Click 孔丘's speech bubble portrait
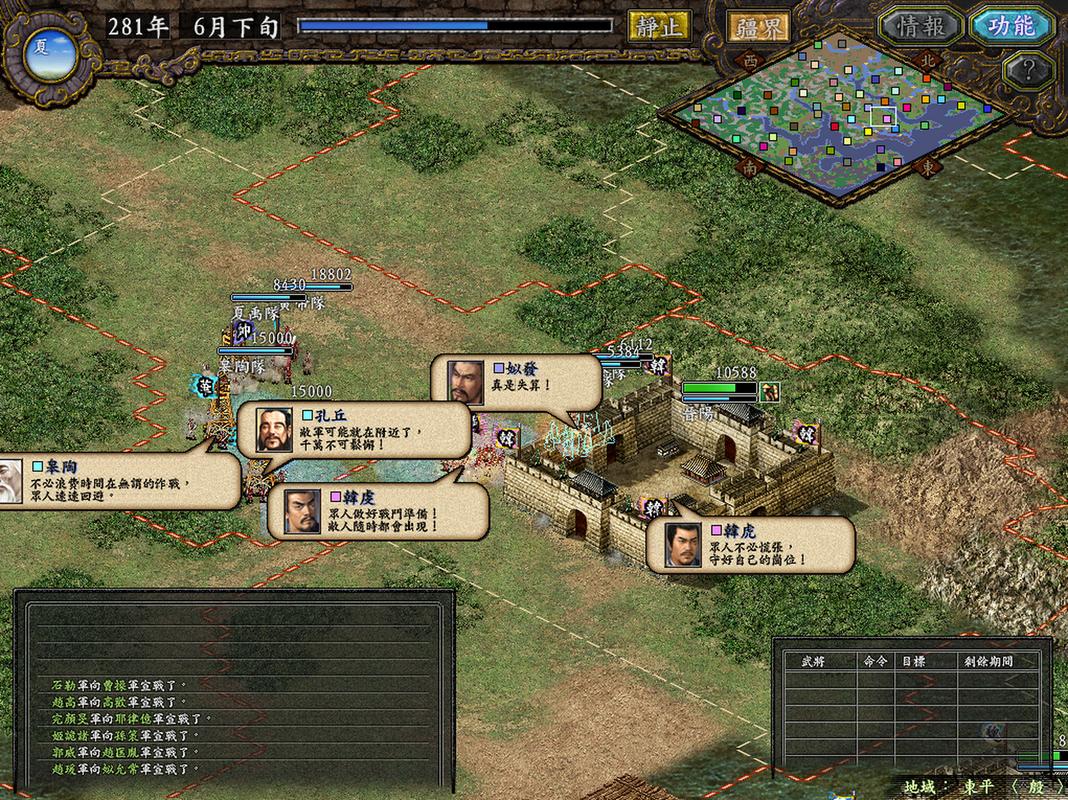 tap(275, 430)
